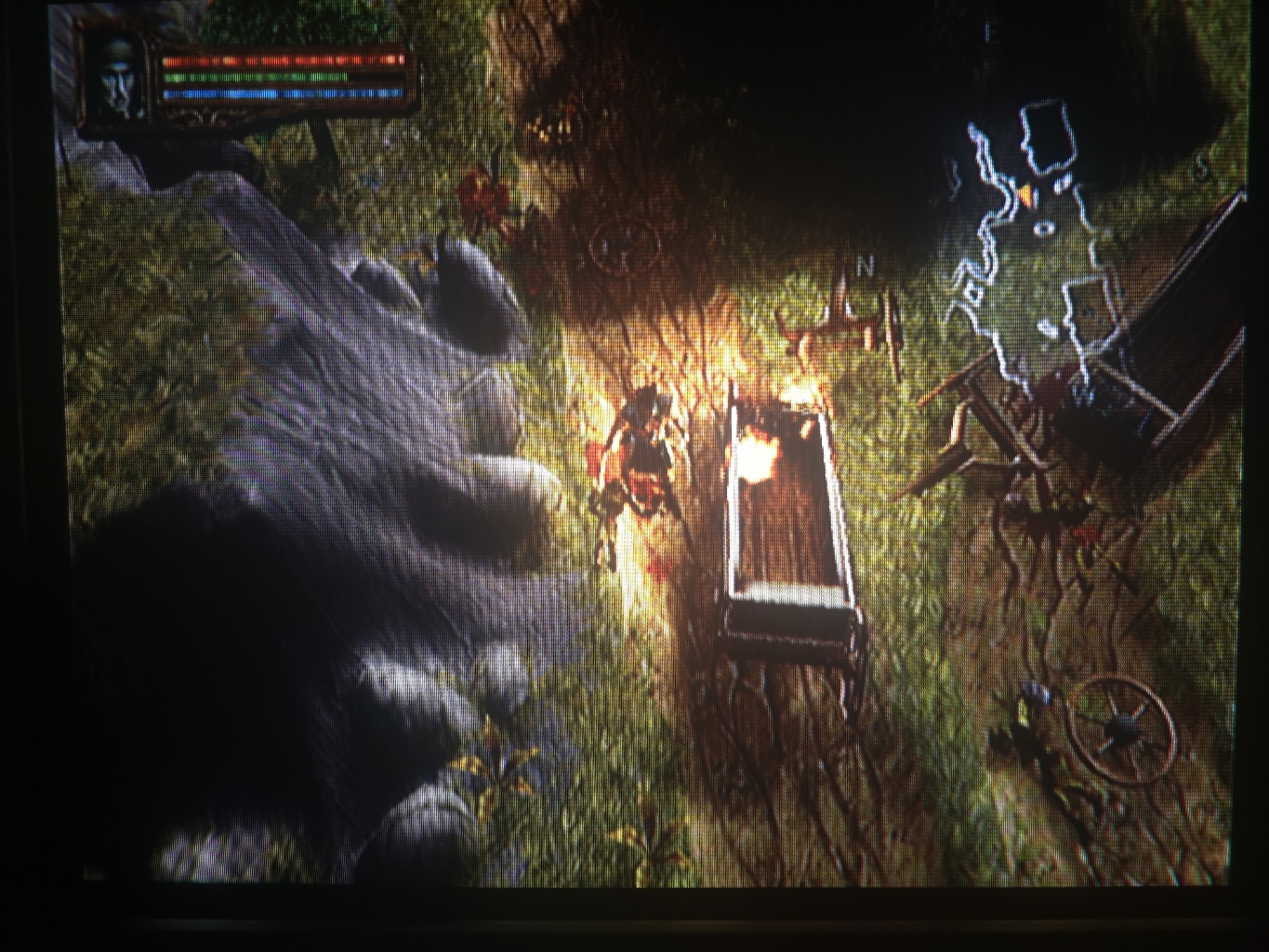Image resolution: width=1269 pixels, height=952 pixels.
Task: Click the character portrait in the HUD
Action: 118,81
